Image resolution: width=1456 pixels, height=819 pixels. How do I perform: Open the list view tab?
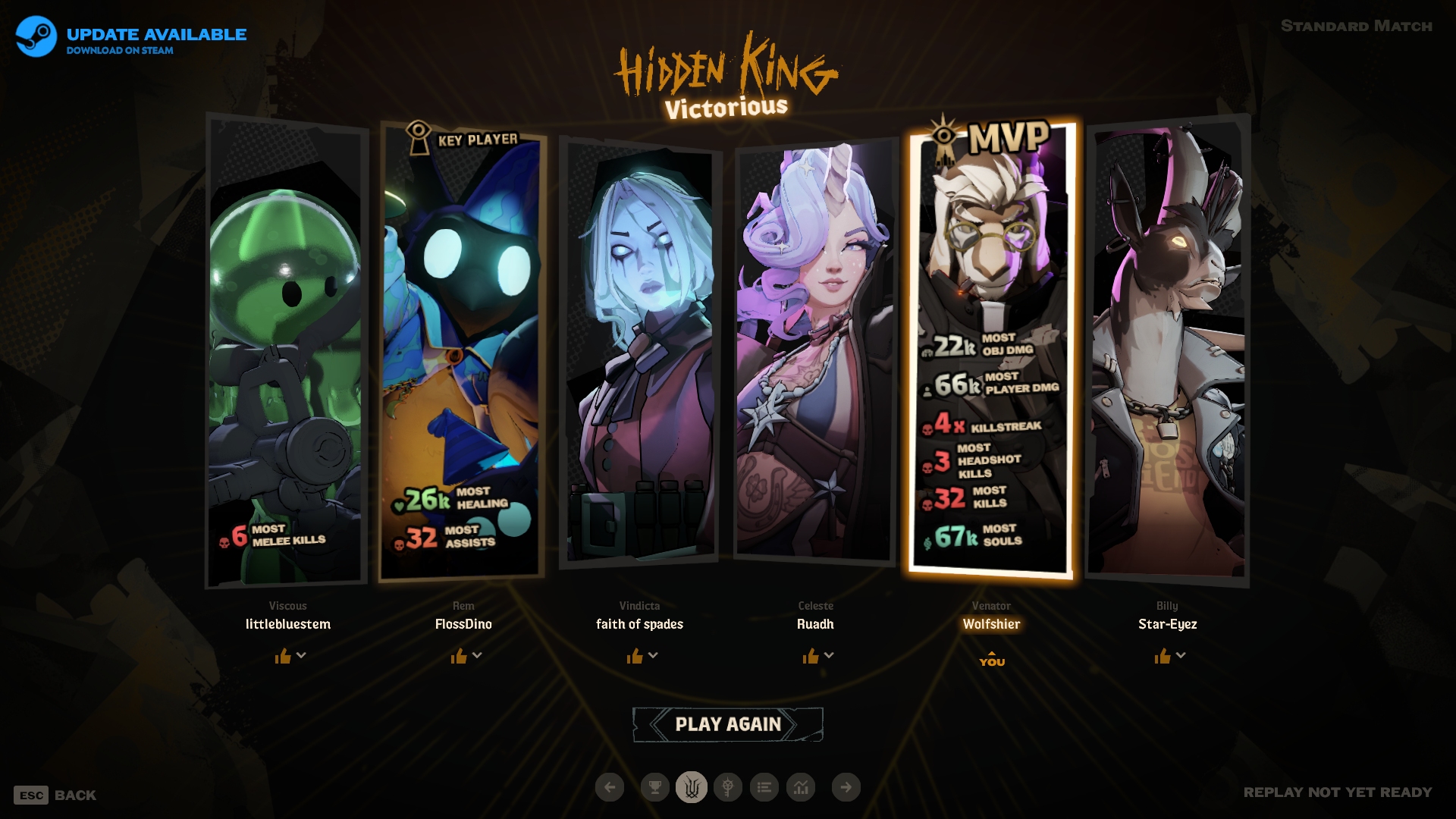pyautogui.click(x=764, y=787)
